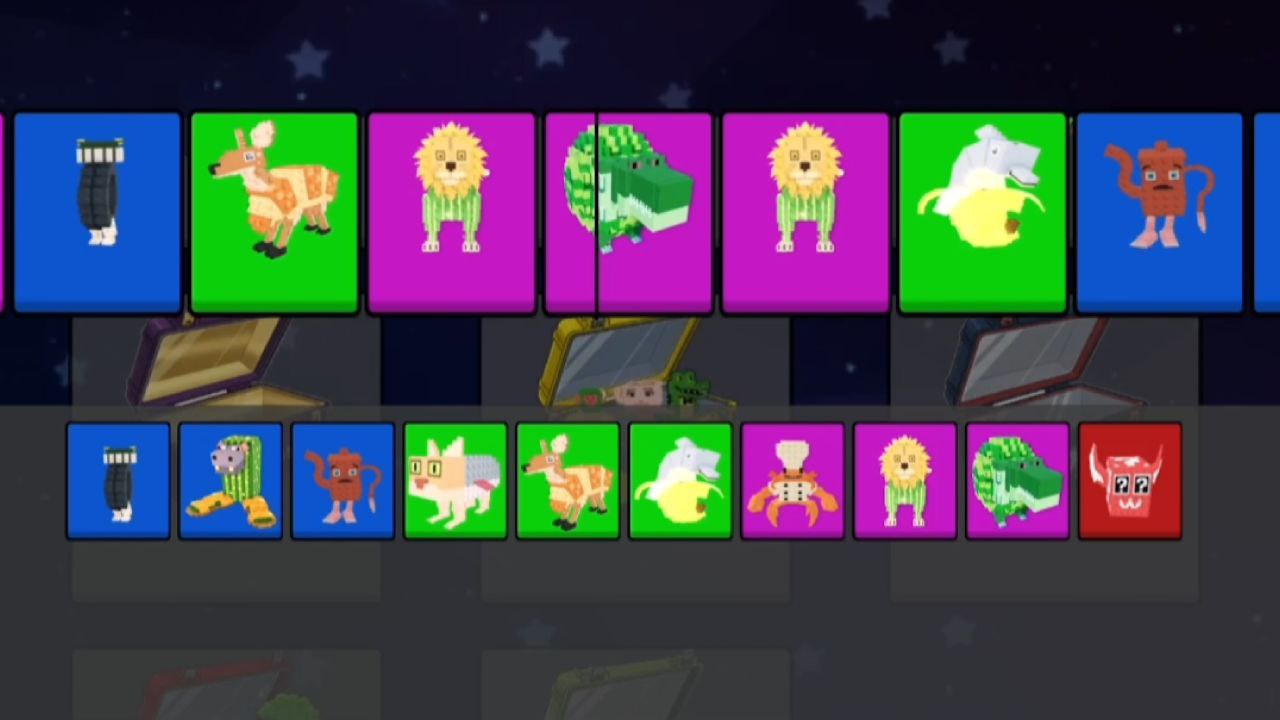Select the teapot monkey card on blue background
The height and width of the screenshot is (720, 1280).
click(1160, 210)
